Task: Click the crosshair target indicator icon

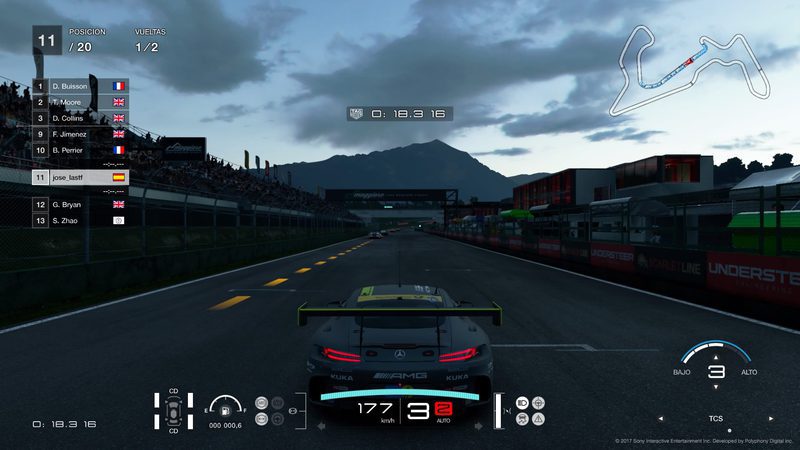Action: [x=540, y=402]
